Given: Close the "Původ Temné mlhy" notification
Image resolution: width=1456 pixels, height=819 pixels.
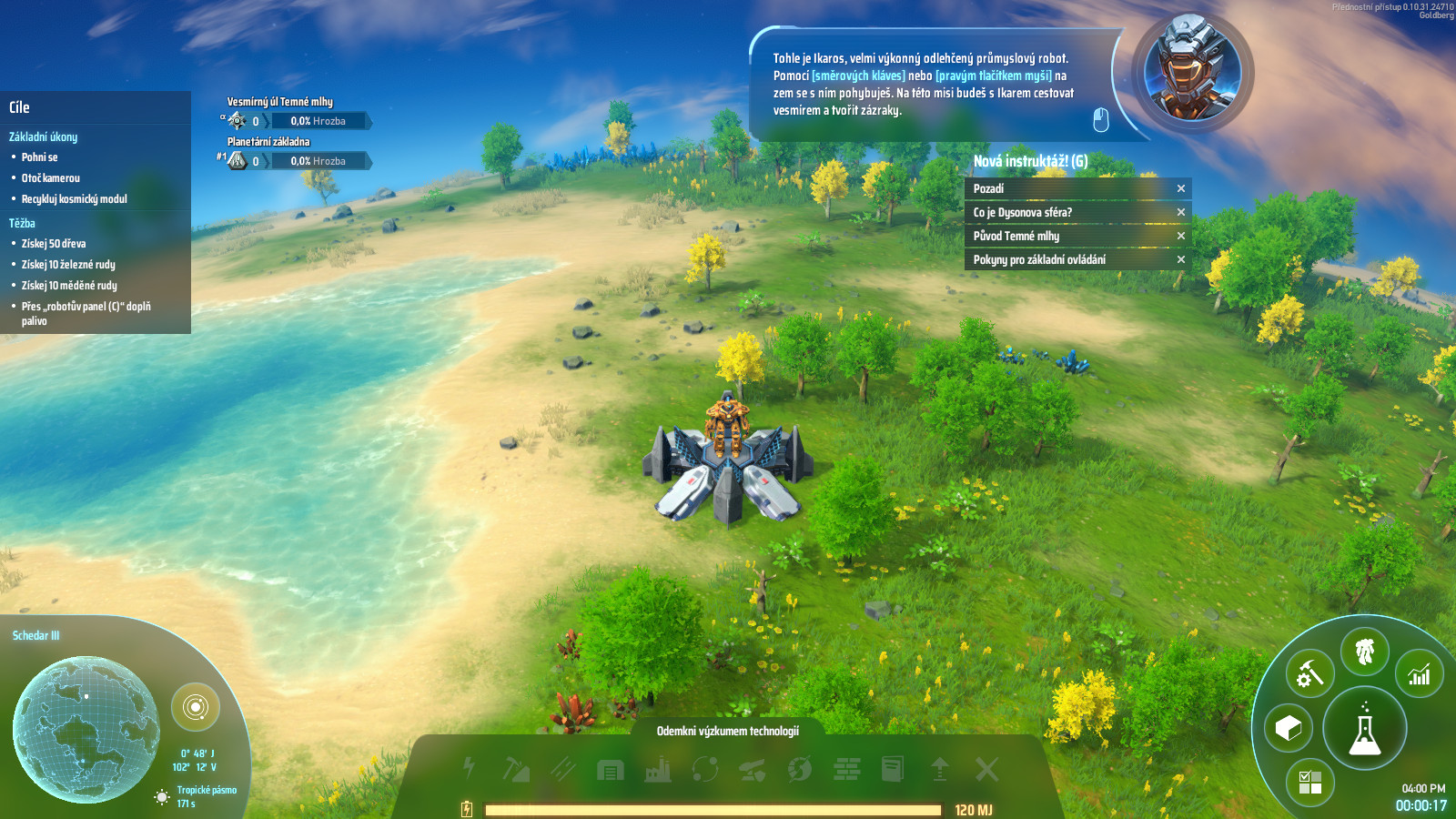Looking at the screenshot, I should pyautogui.click(x=1181, y=236).
